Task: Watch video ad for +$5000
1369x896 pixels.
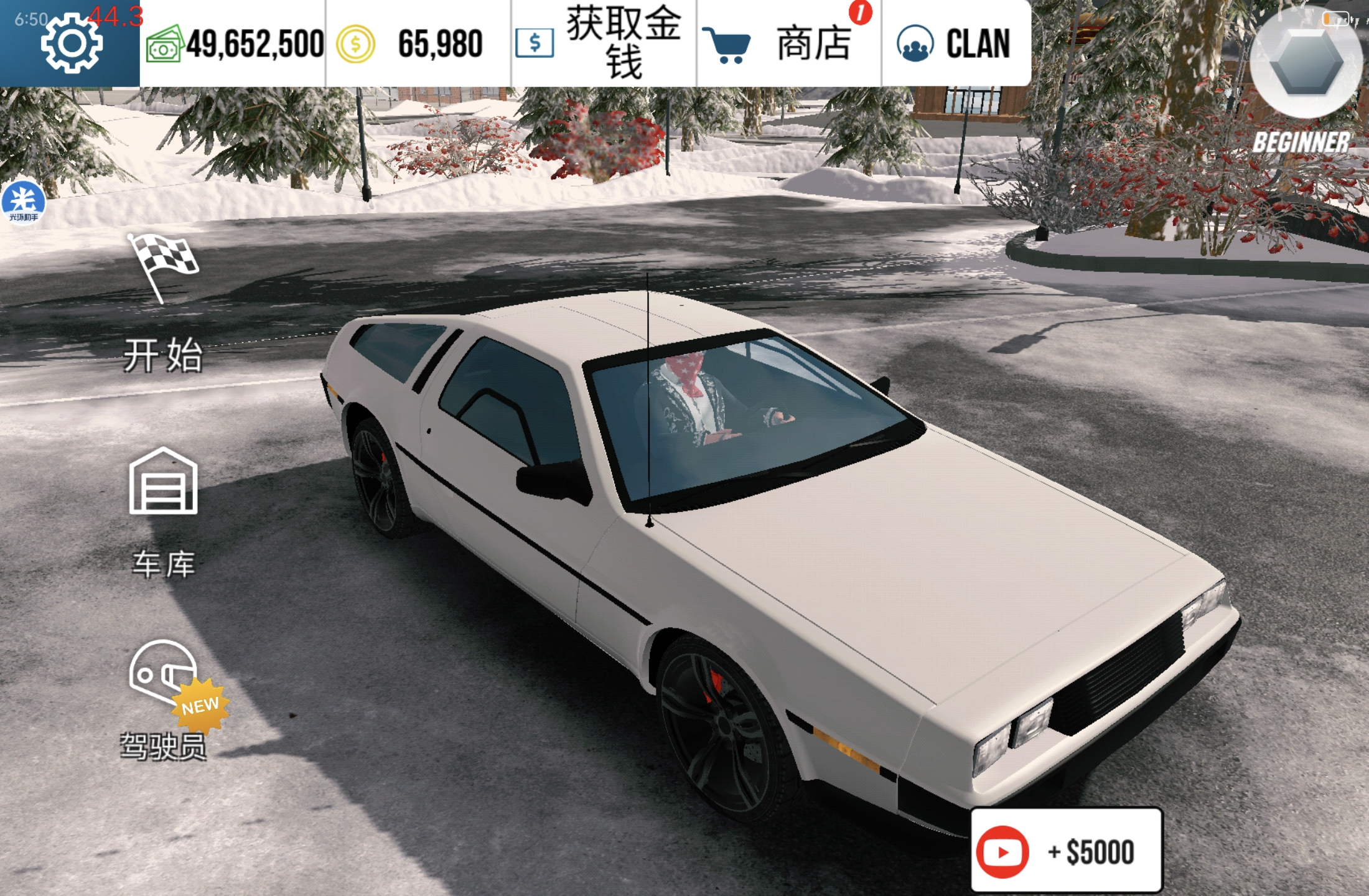Action: pyautogui.click(x=1066, y=851)
